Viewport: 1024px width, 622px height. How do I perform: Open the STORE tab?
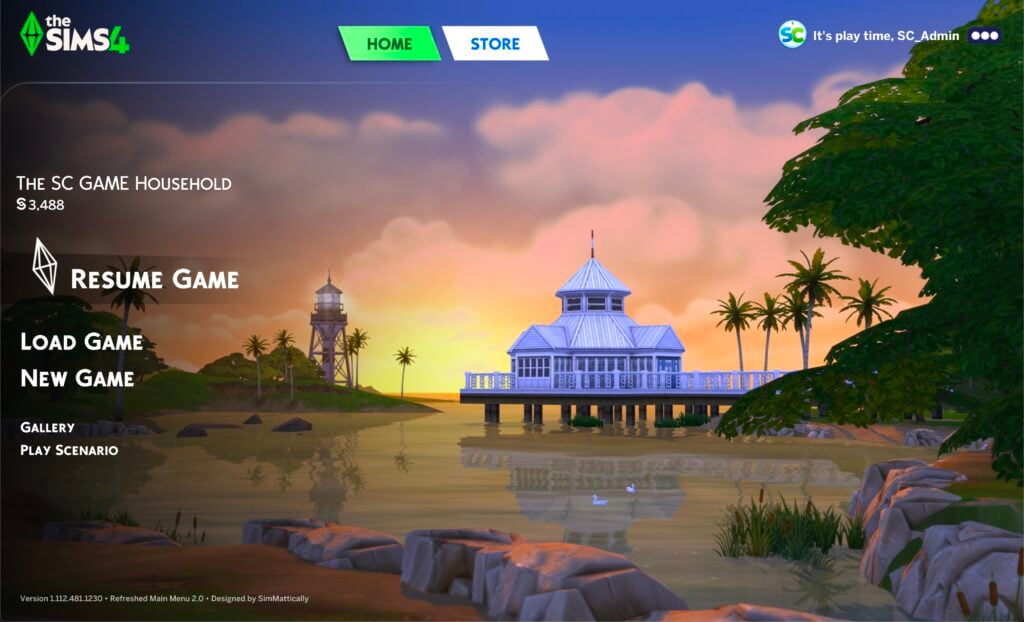click(x=495, y=43)
